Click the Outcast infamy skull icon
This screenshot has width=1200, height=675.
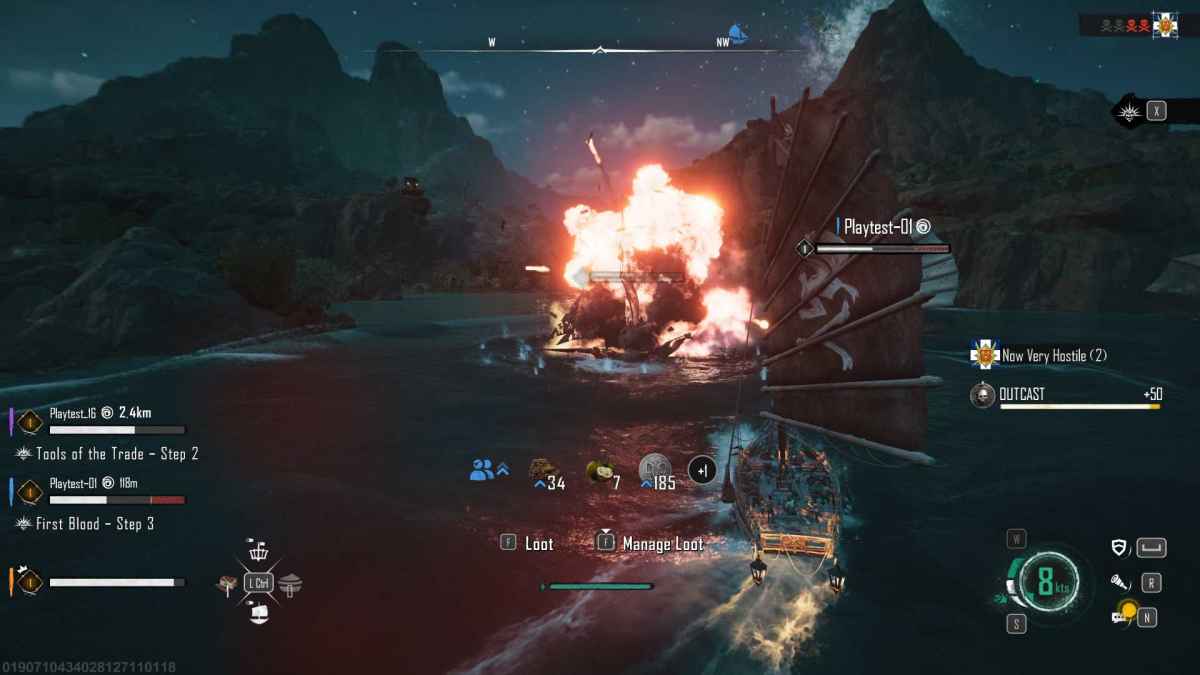tap(983, 396)
